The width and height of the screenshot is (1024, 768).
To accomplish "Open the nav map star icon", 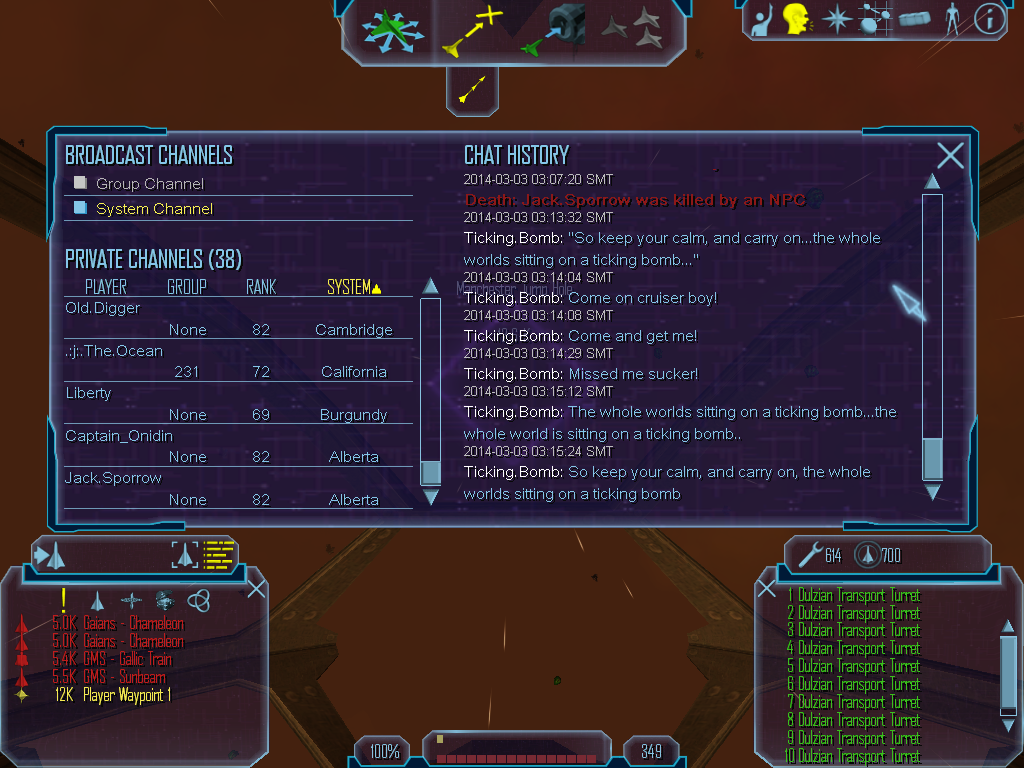I will pyautogui.click(x=836, y=19).
